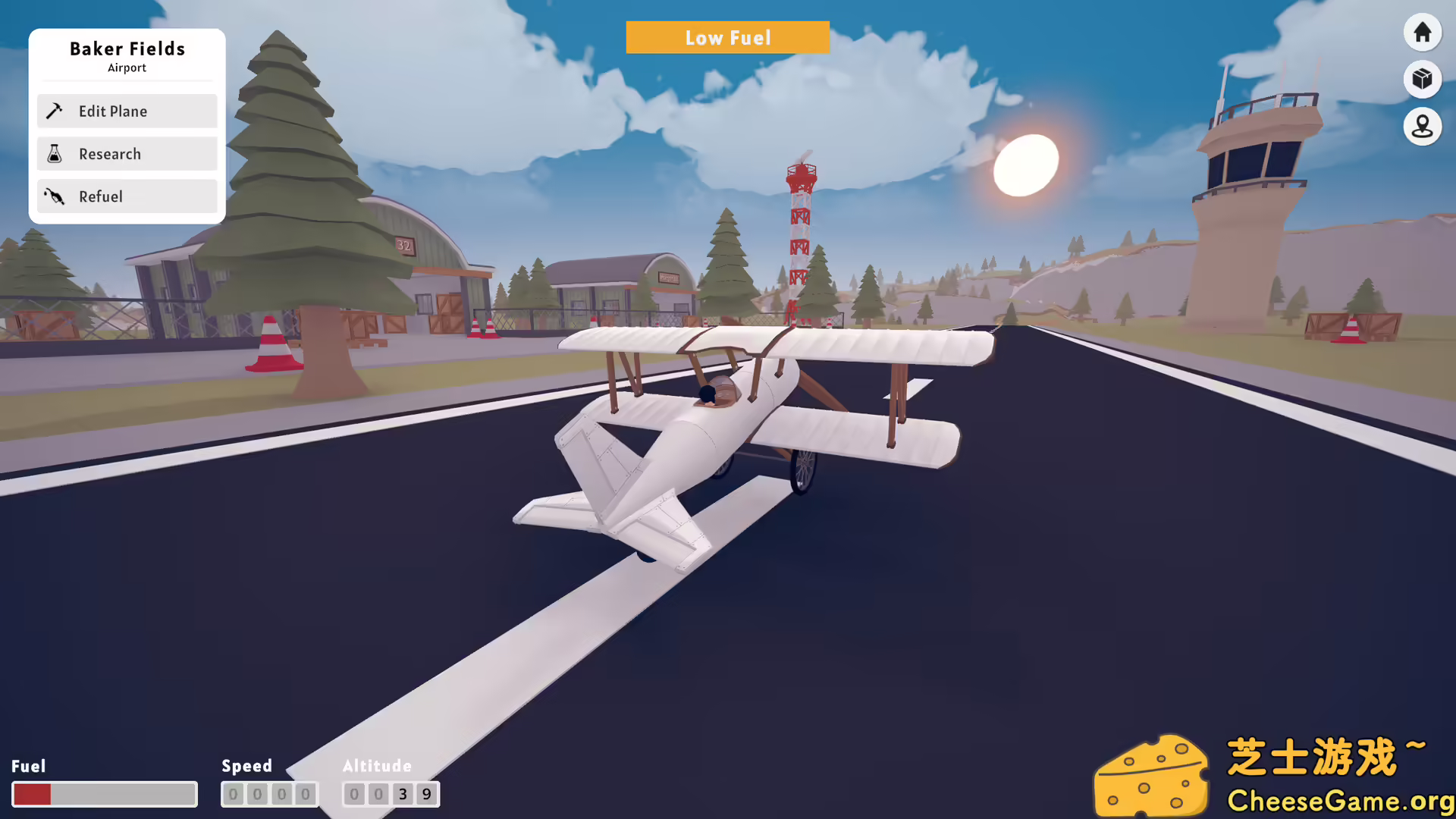Click the Speed counter display
Viewport: 1456px width, 819px height.
(x=270, y=794)
